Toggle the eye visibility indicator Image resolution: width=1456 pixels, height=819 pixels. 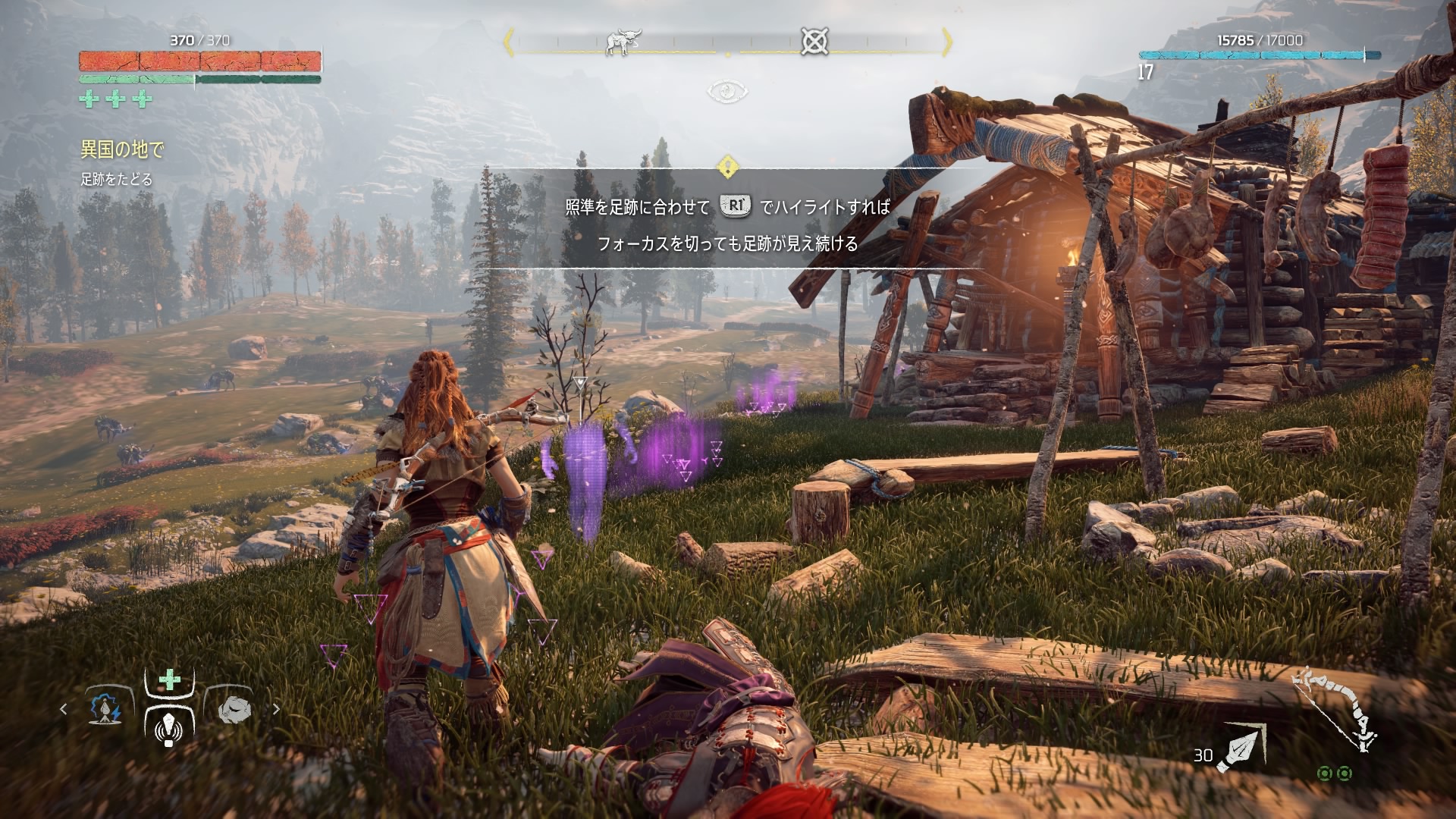[x=727, y=92]
